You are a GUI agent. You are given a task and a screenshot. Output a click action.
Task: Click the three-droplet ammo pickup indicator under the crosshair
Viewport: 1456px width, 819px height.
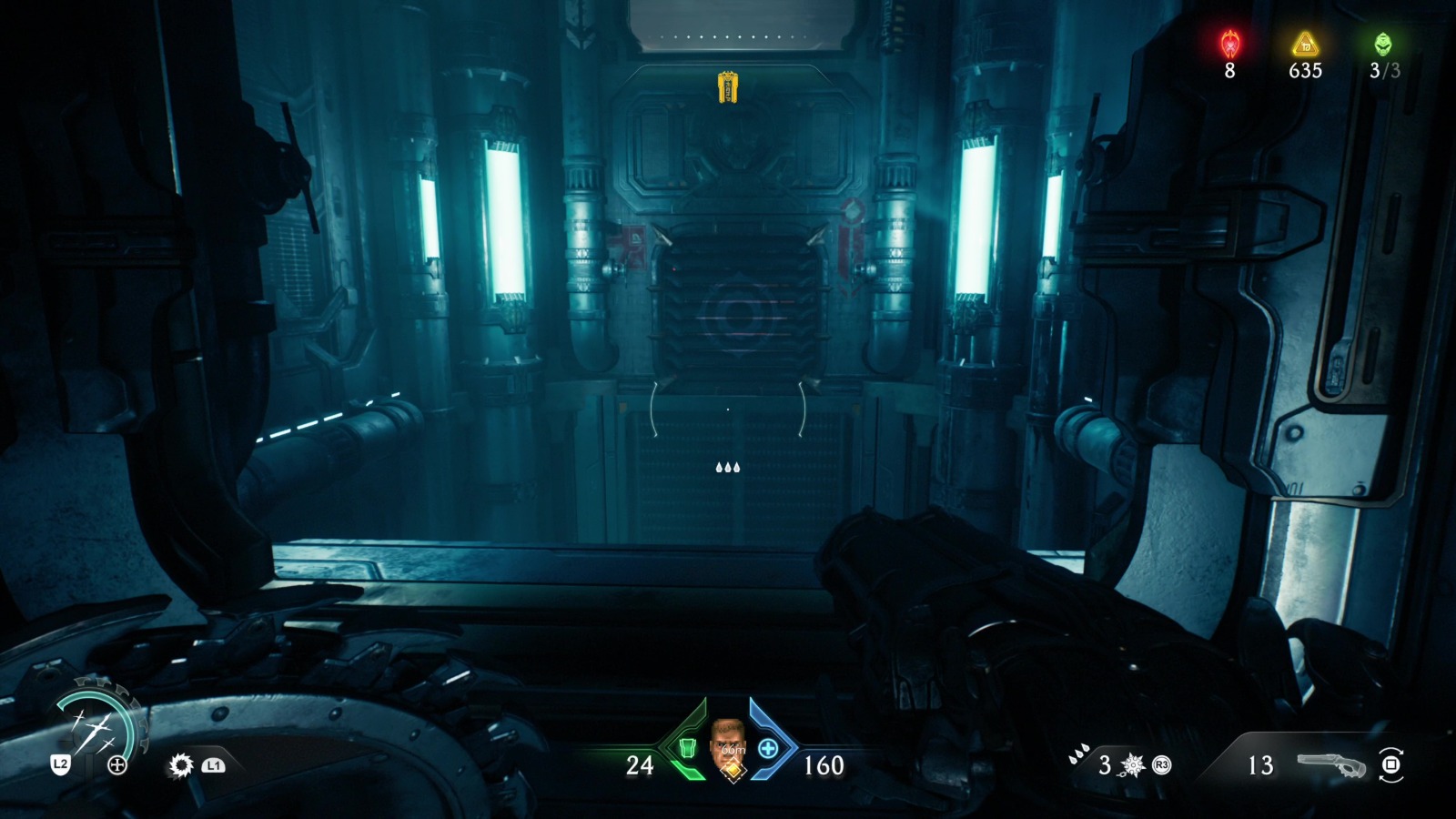[728, 467]
